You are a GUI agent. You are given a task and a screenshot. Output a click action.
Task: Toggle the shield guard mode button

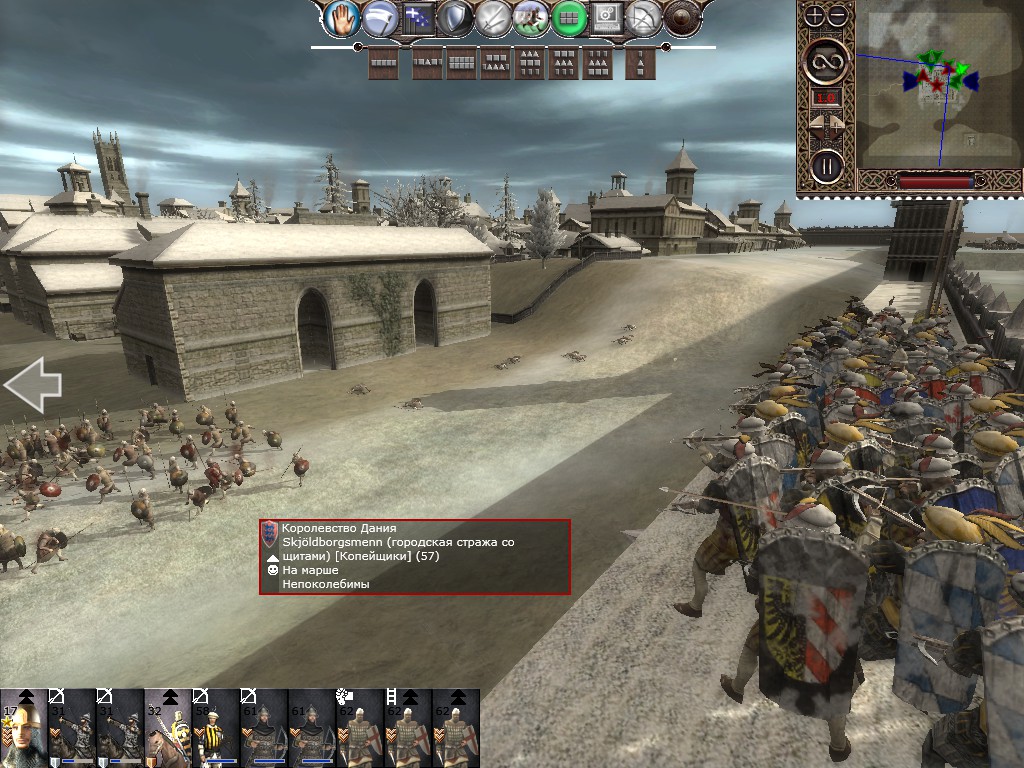coord(454,17)
